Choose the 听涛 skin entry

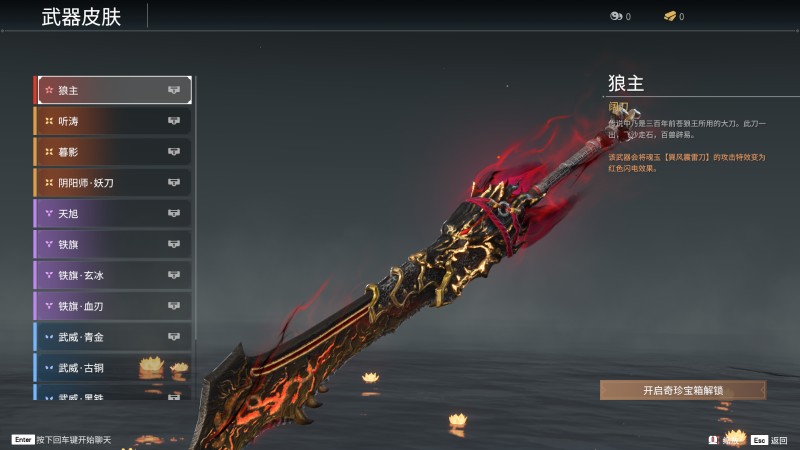click(x=114, y=121)
